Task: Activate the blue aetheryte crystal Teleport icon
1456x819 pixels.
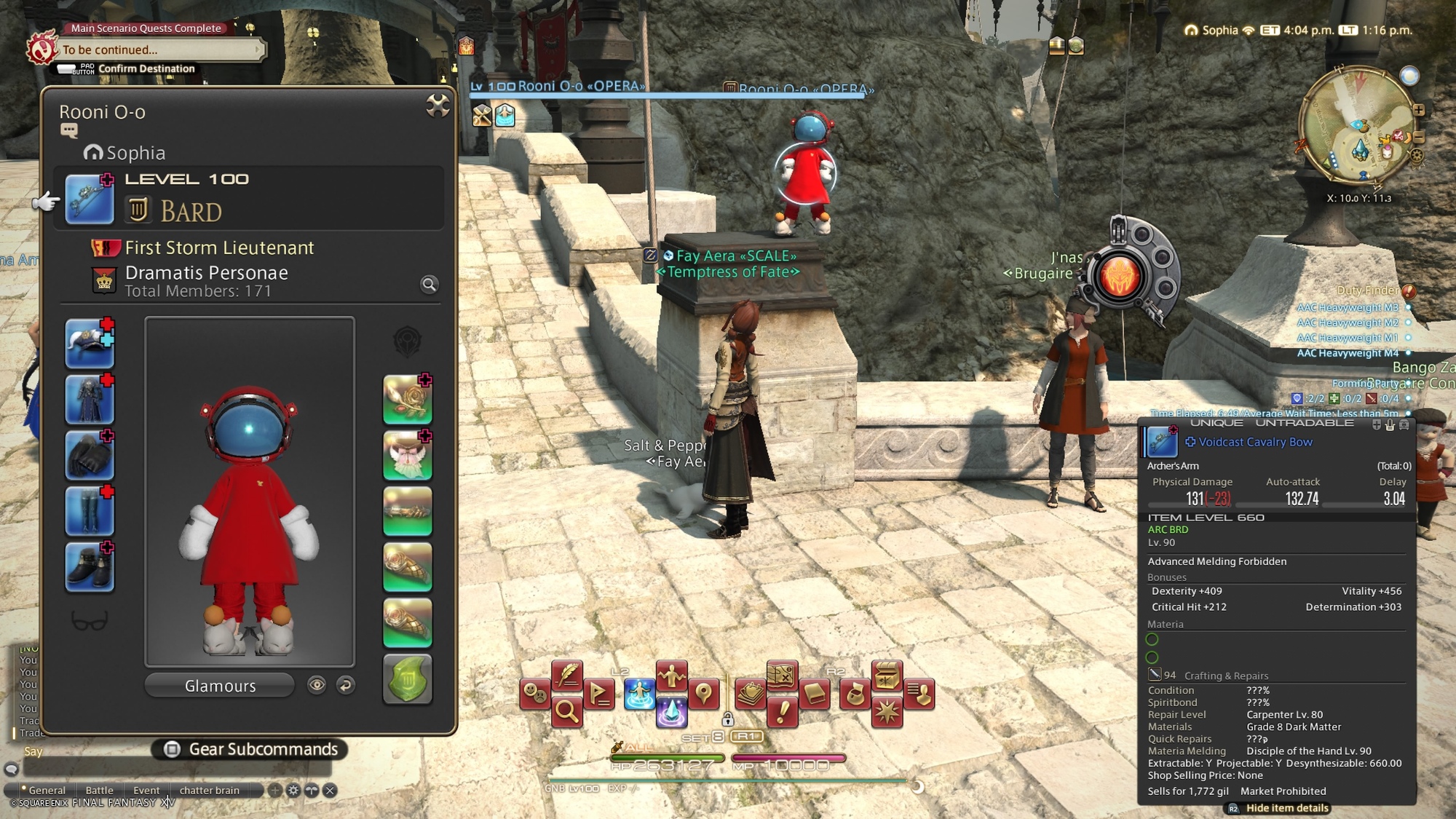Action: point(671,711)
